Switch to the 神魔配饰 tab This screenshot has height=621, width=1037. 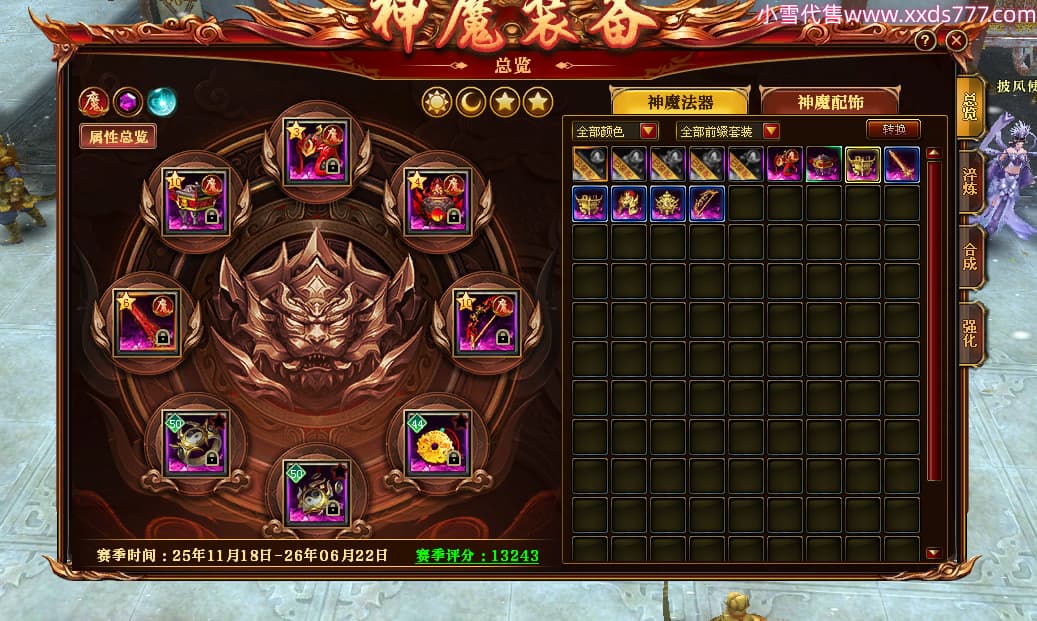829,102
